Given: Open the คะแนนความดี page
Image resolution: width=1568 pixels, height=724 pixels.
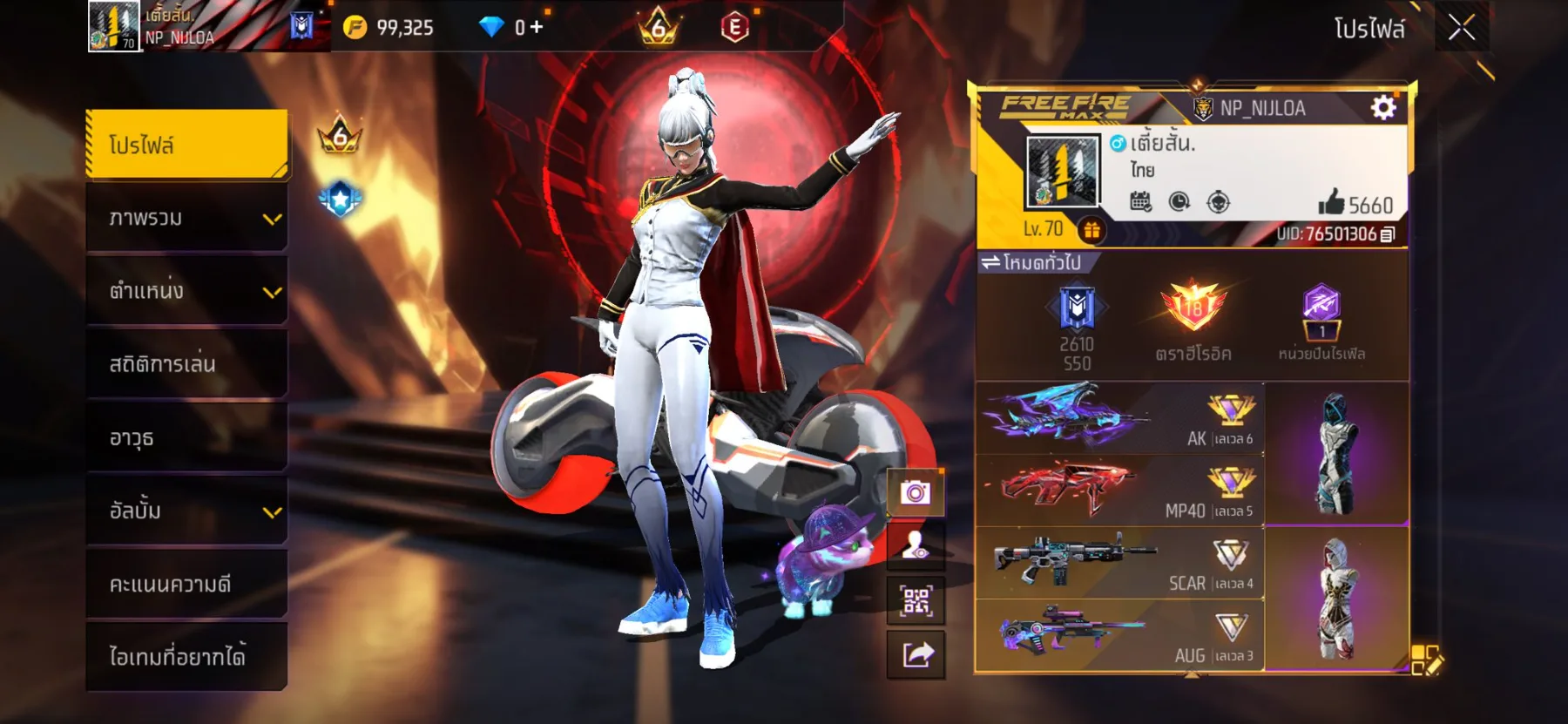Looking at the screenshot, I should click(186, 584).
